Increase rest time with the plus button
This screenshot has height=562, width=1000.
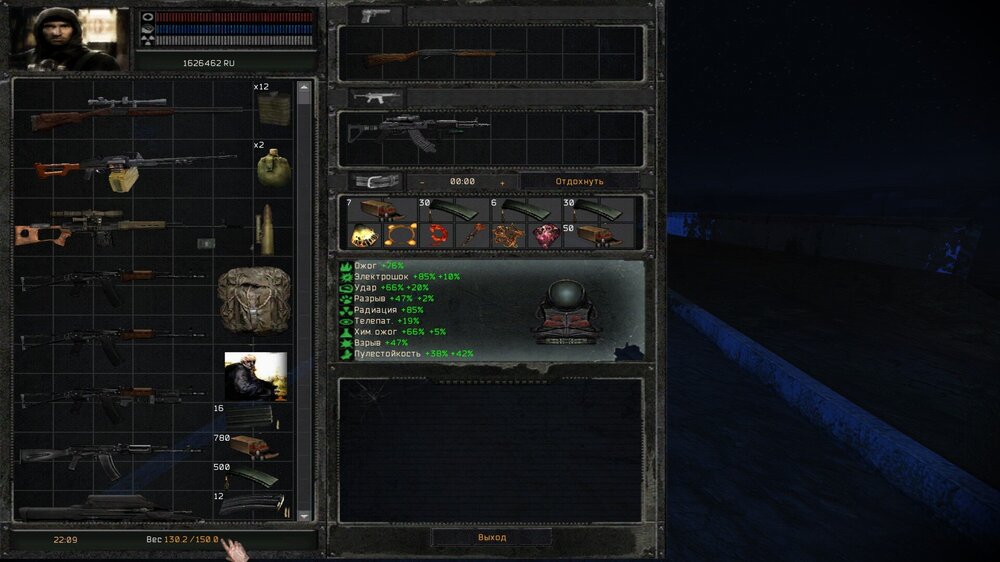(x=502, y=182)
